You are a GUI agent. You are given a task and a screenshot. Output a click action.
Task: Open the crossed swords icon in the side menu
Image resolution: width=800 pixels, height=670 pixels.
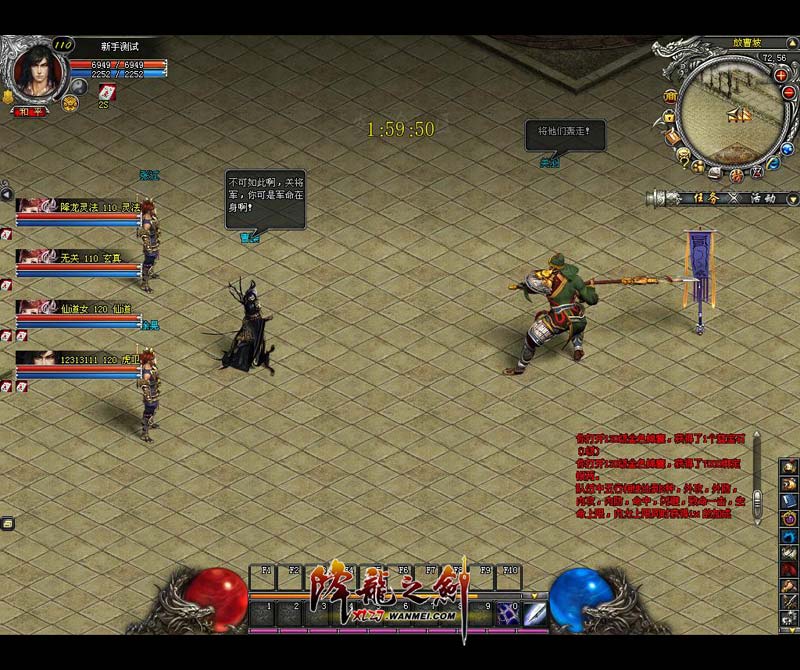pos(789,599)
